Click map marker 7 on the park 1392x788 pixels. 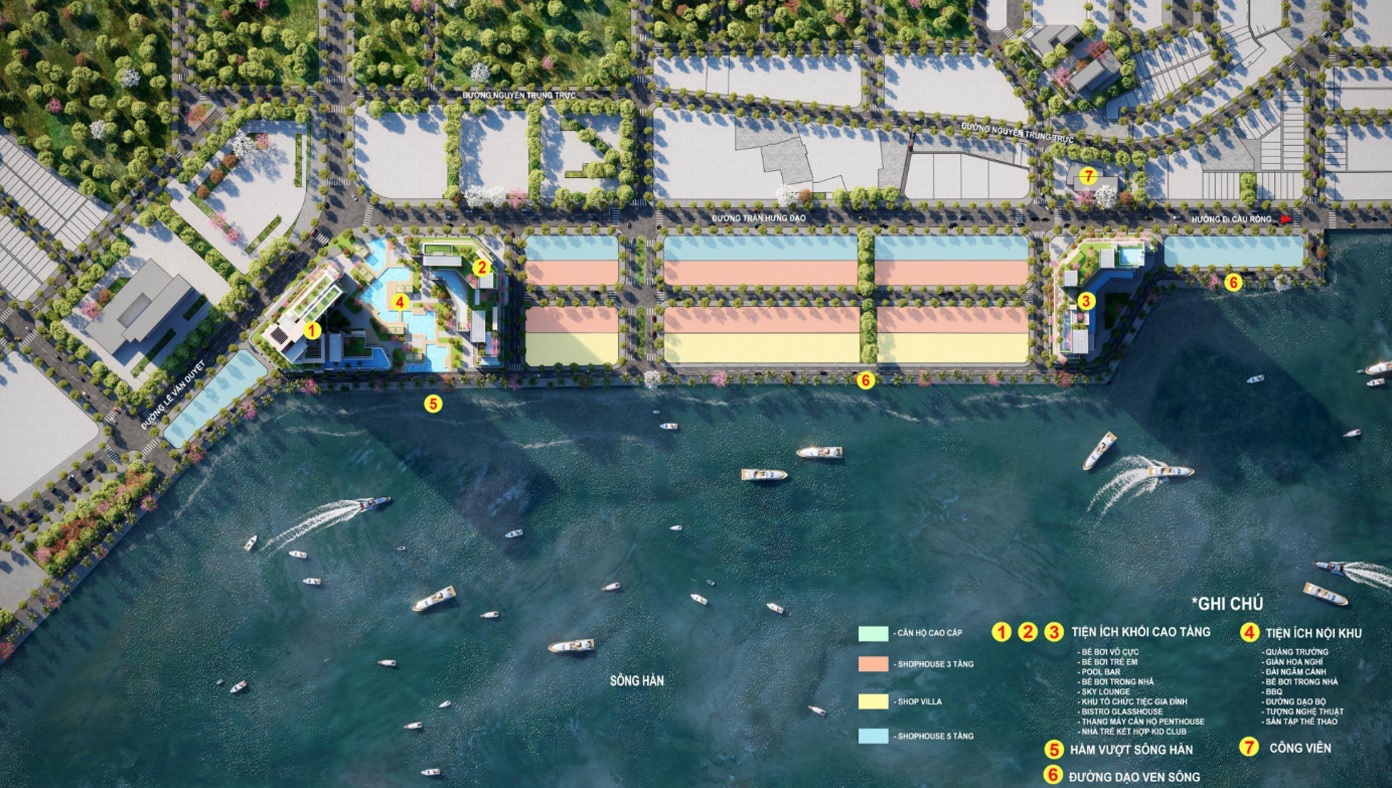pos(1089,177)
